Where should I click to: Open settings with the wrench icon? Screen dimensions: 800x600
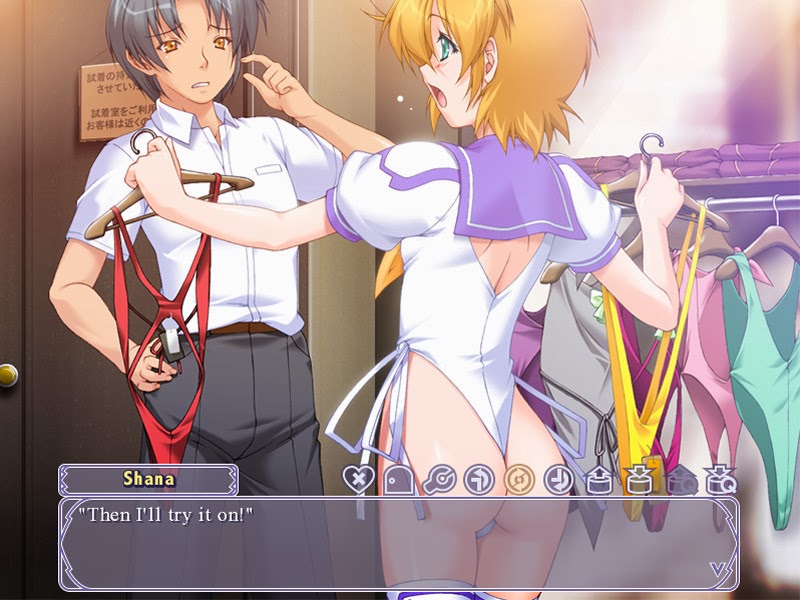(x=437, y=479)
